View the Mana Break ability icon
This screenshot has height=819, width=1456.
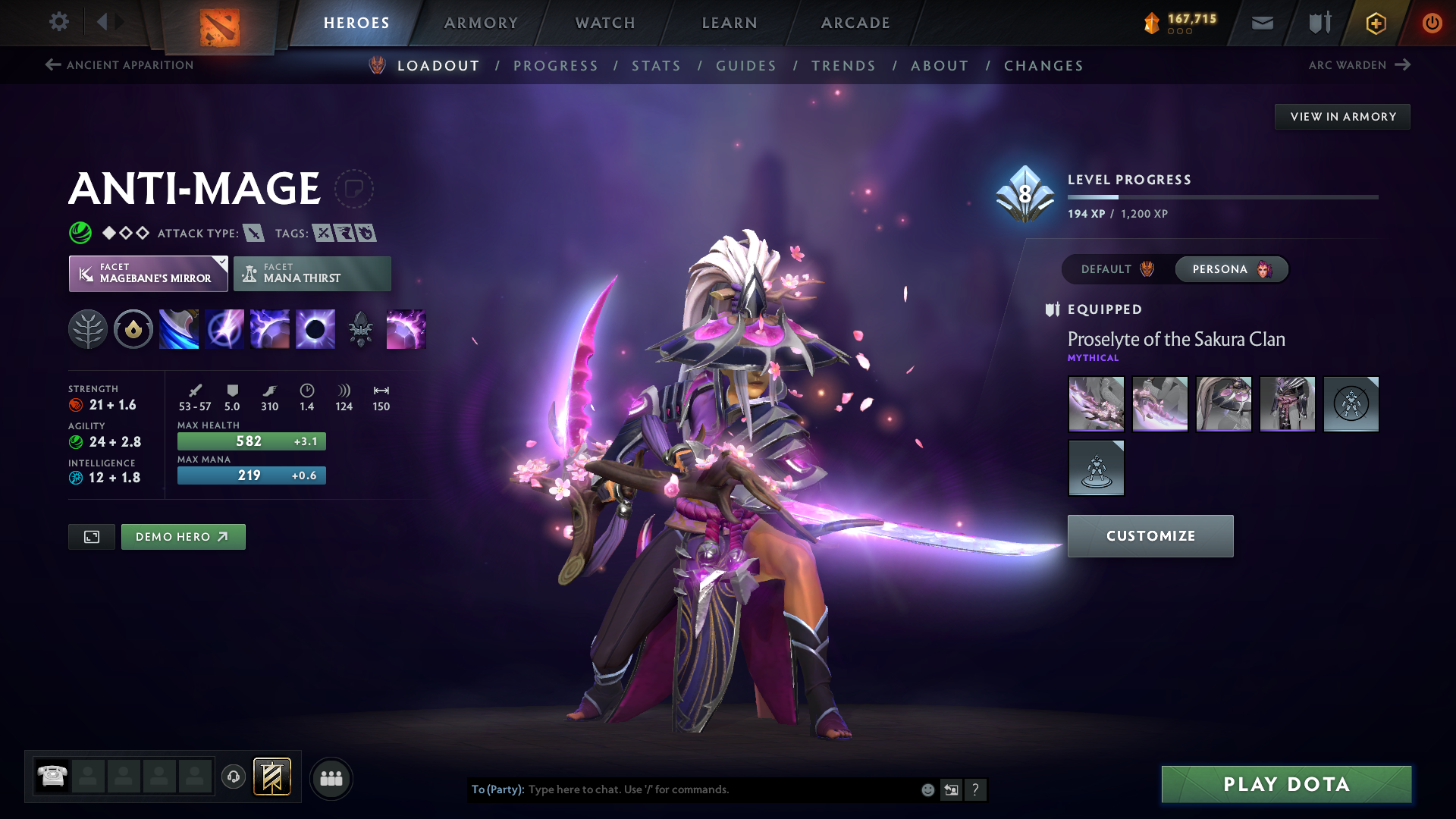click(x=178, y=328)
